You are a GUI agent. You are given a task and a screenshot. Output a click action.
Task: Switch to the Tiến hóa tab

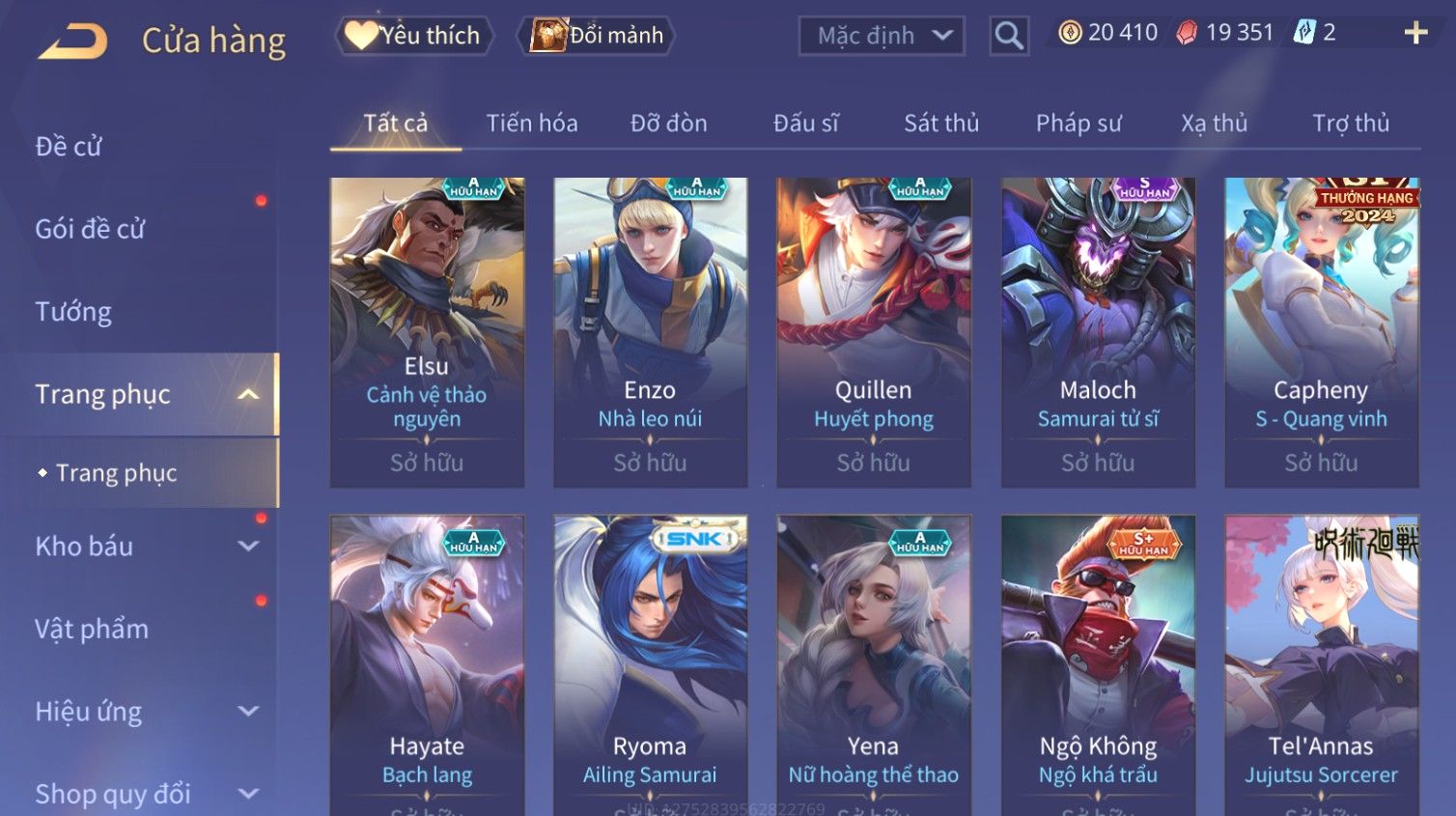pyautogui.click(x=532, y=124)
